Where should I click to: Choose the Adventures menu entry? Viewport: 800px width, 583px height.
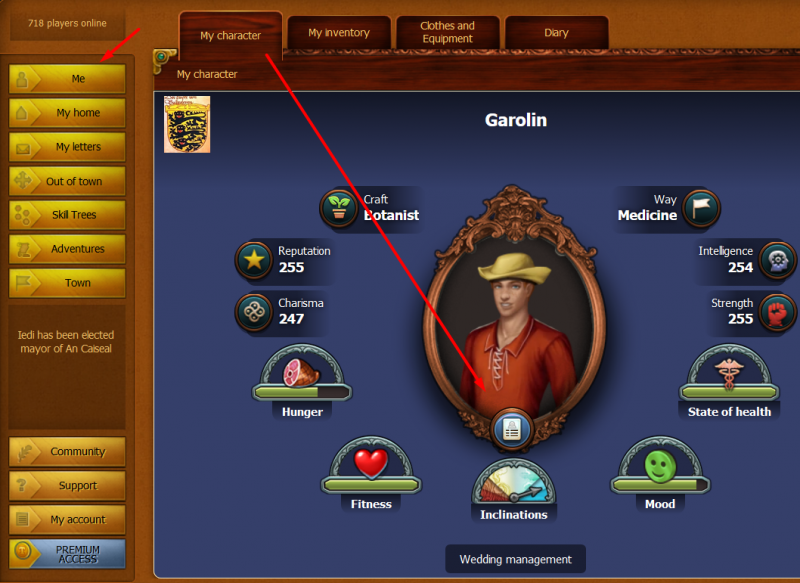click(68, 249)
